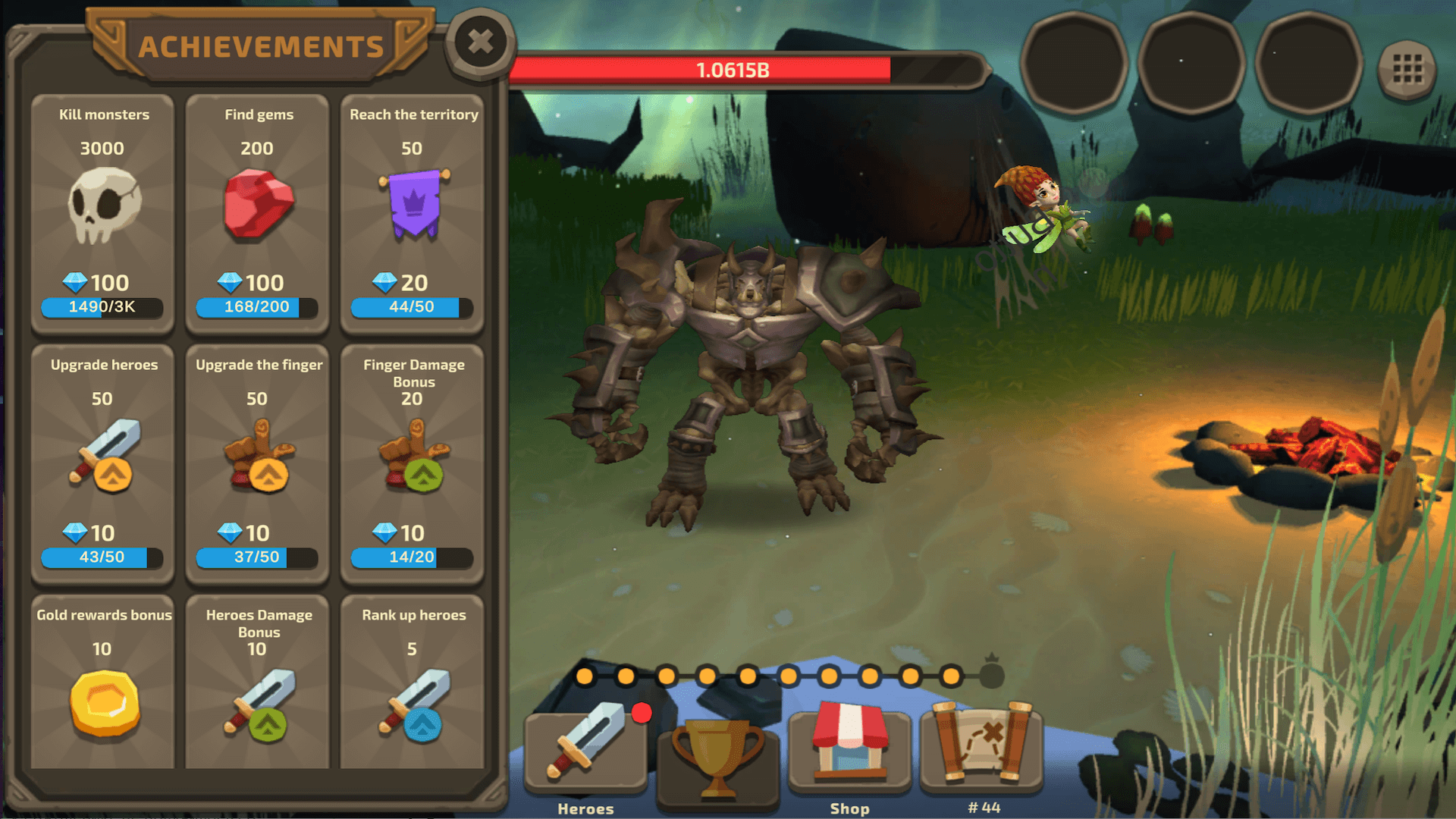Open the Heroes tab with notification dot
Image resolution: width=1456 pixels, height=819 pixels.
585,751
